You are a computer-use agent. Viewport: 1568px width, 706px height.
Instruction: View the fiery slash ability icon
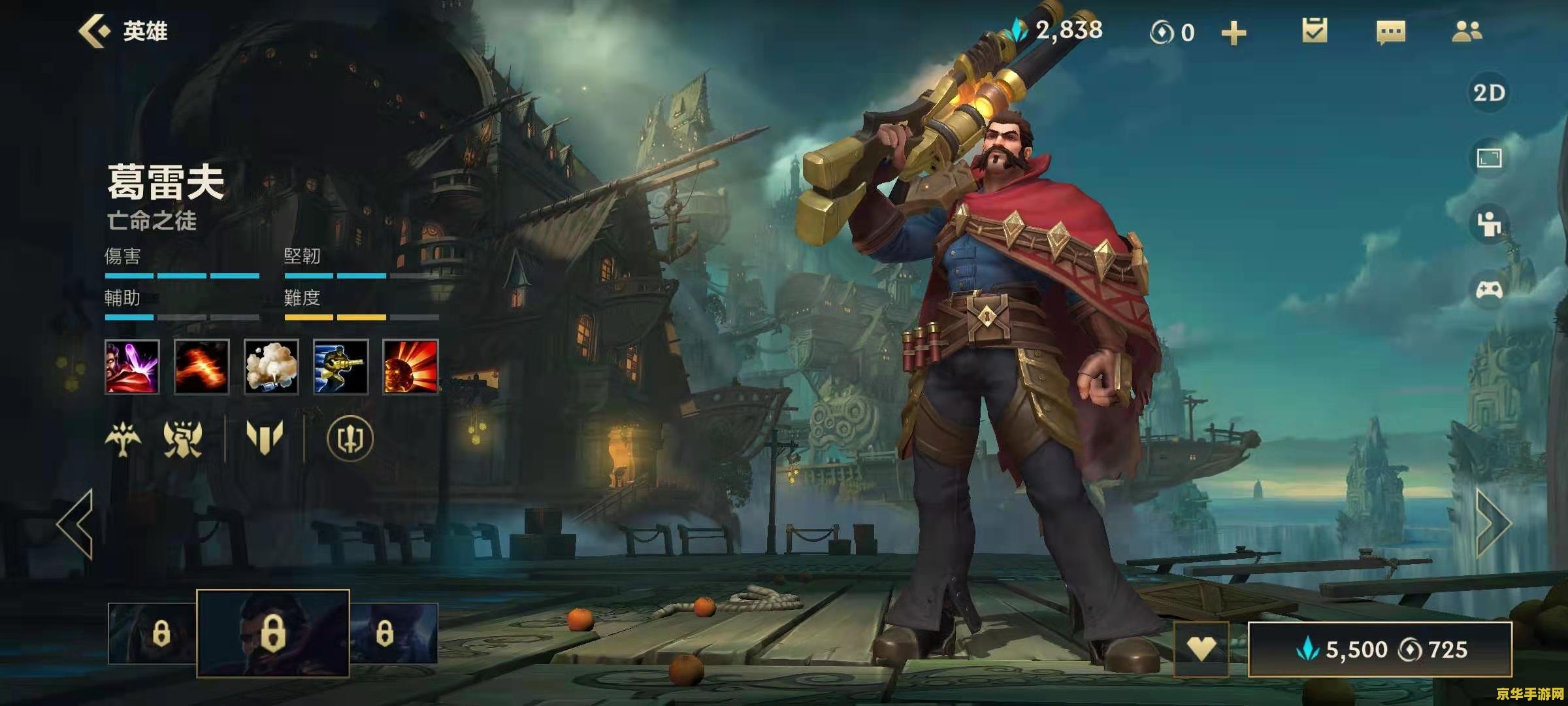[202, 367]
